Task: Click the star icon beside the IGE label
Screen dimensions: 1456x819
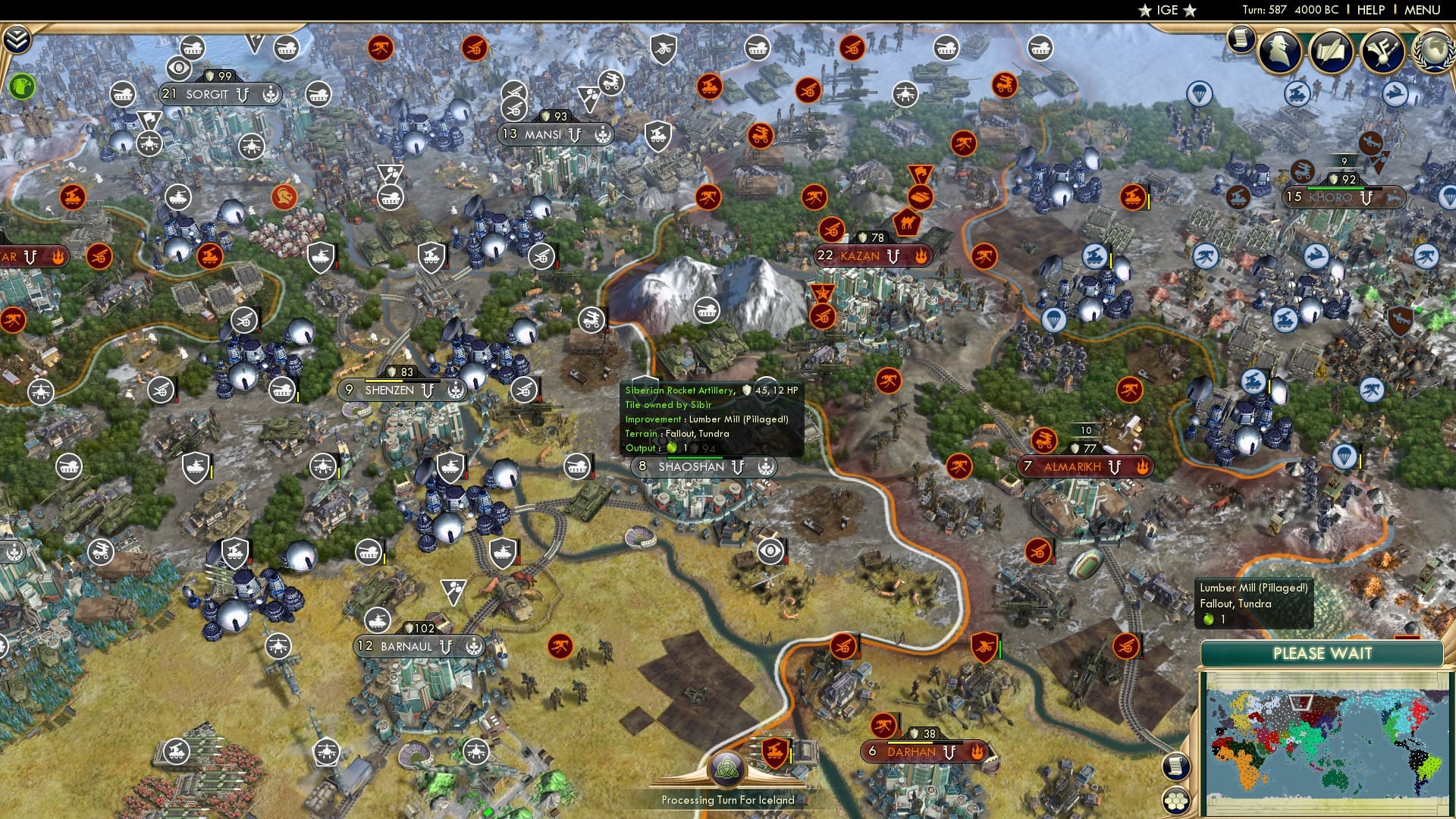Action: (1145, 11)
